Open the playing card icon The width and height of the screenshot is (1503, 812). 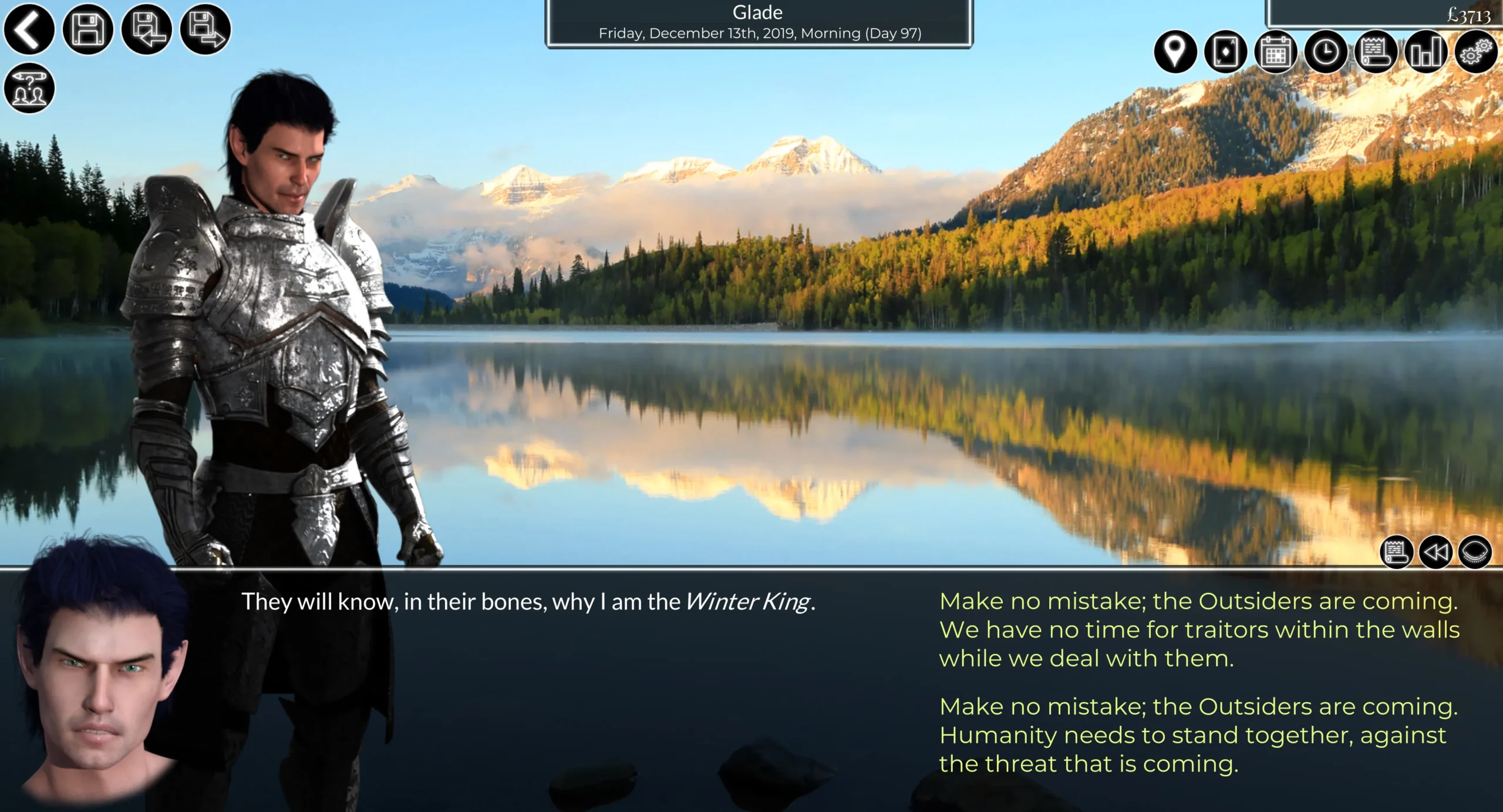pyautogui.click(x=1225, y=52)
